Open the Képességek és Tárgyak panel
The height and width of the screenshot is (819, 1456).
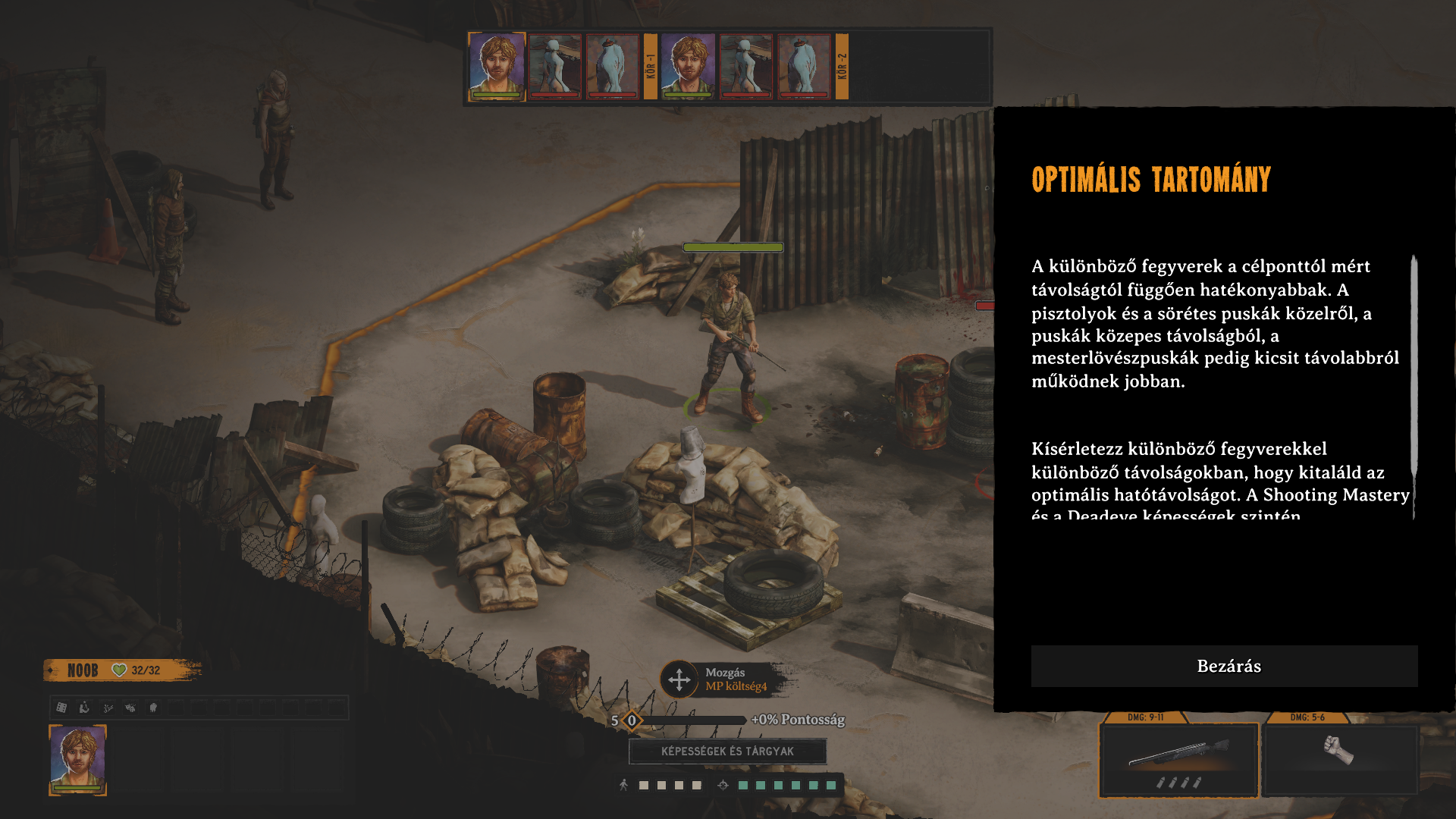click(x=727, y=751)
